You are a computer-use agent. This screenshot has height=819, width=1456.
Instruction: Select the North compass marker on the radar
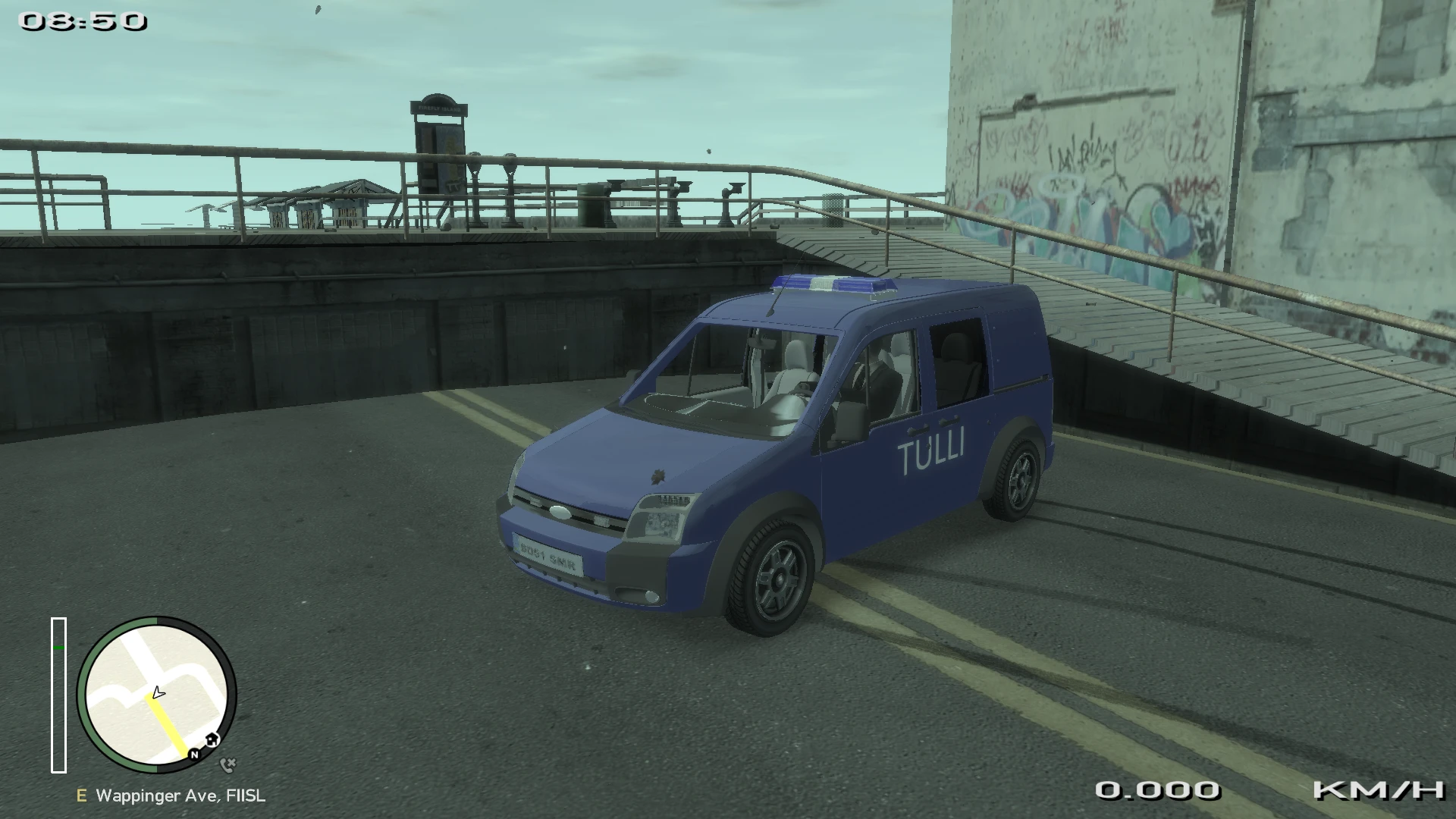tap(194, 755)
